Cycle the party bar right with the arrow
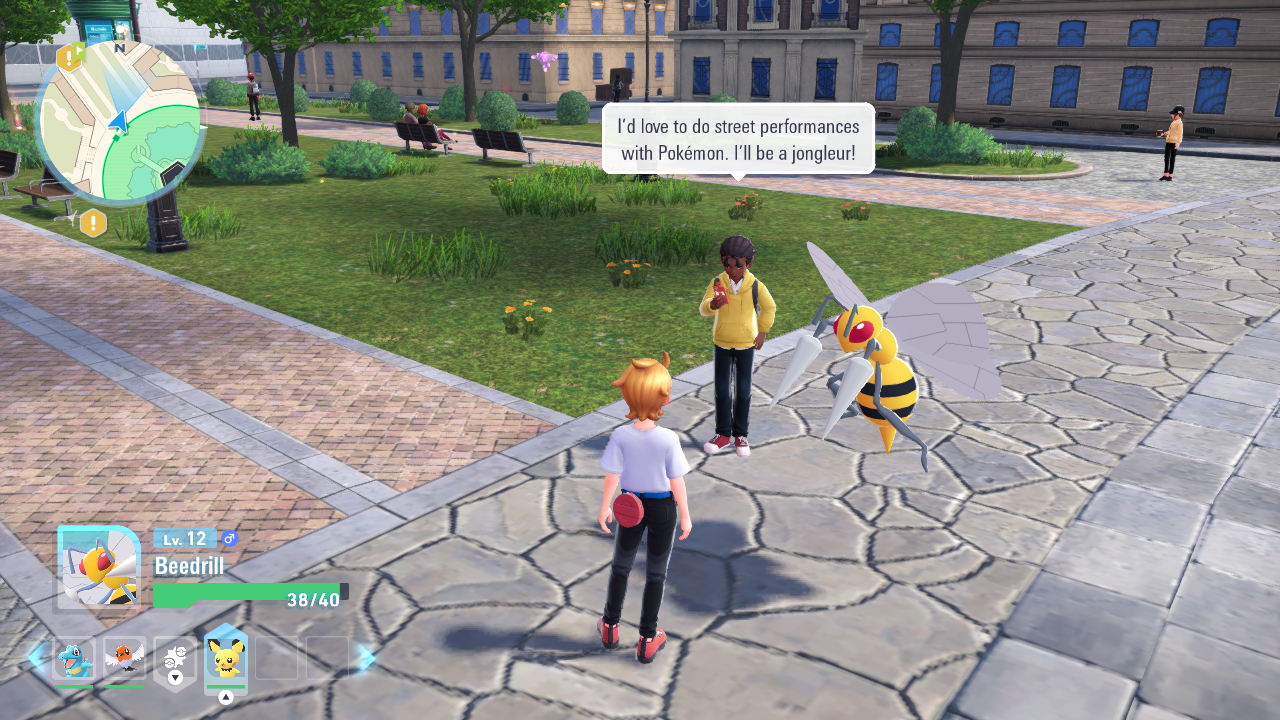The width and height of the screenshot is (1280, 720). click(x=365, y=658)
